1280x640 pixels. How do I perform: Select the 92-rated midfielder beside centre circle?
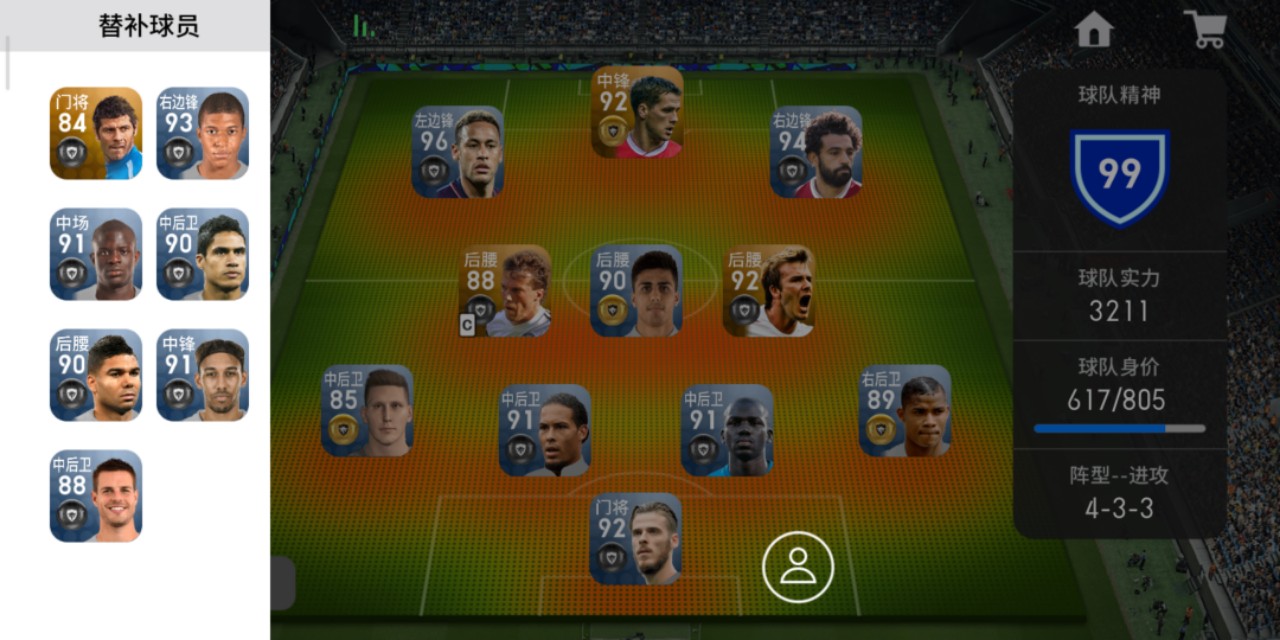(769, 291)
